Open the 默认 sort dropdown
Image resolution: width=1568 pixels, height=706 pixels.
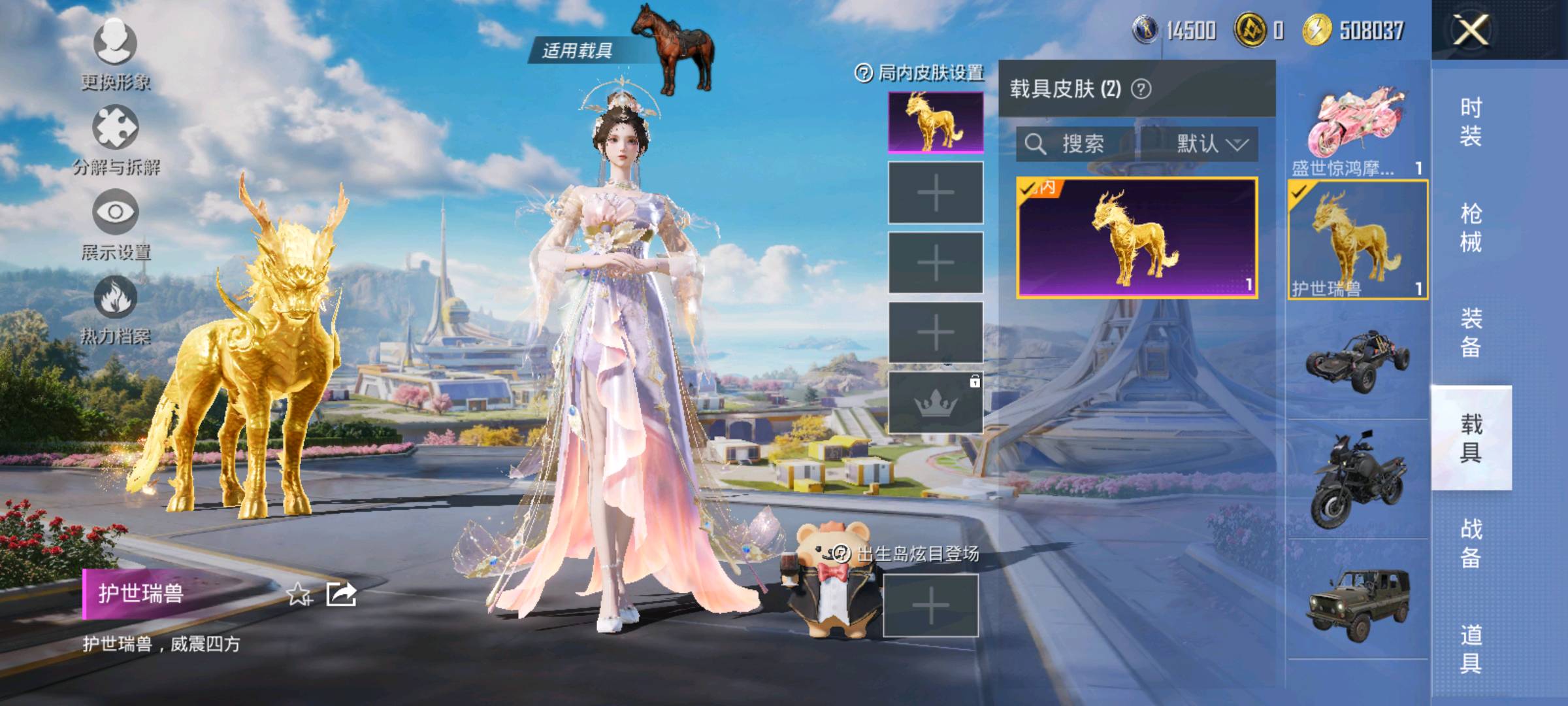click(x=1211, y=144)
